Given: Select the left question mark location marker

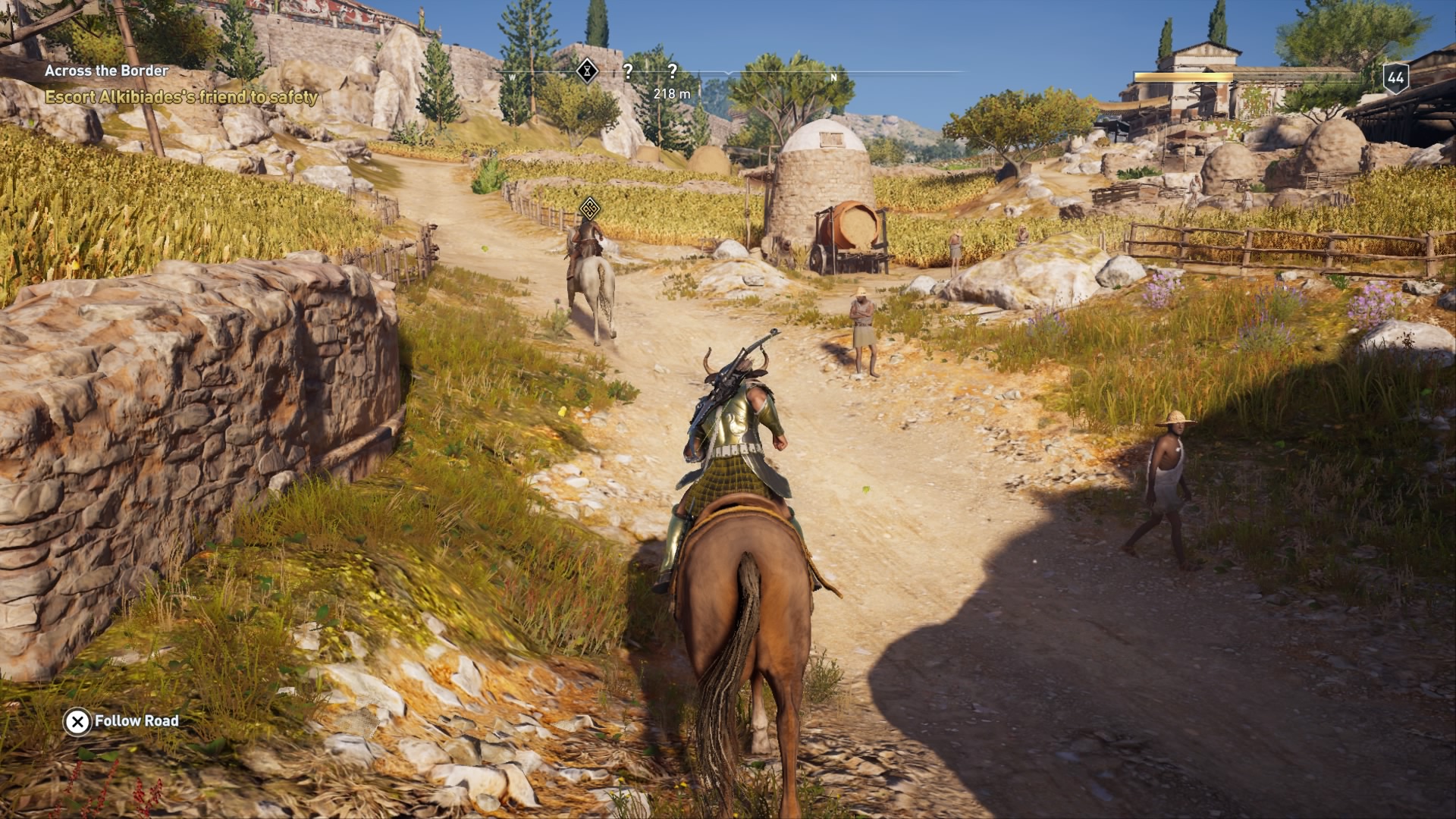Looking at the screenshot, I should pyautogui.click(x=626, y=71).
